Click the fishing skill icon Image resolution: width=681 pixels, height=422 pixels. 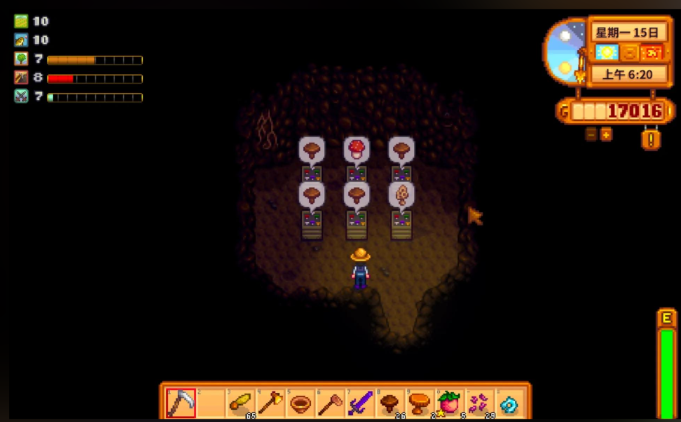21,40
